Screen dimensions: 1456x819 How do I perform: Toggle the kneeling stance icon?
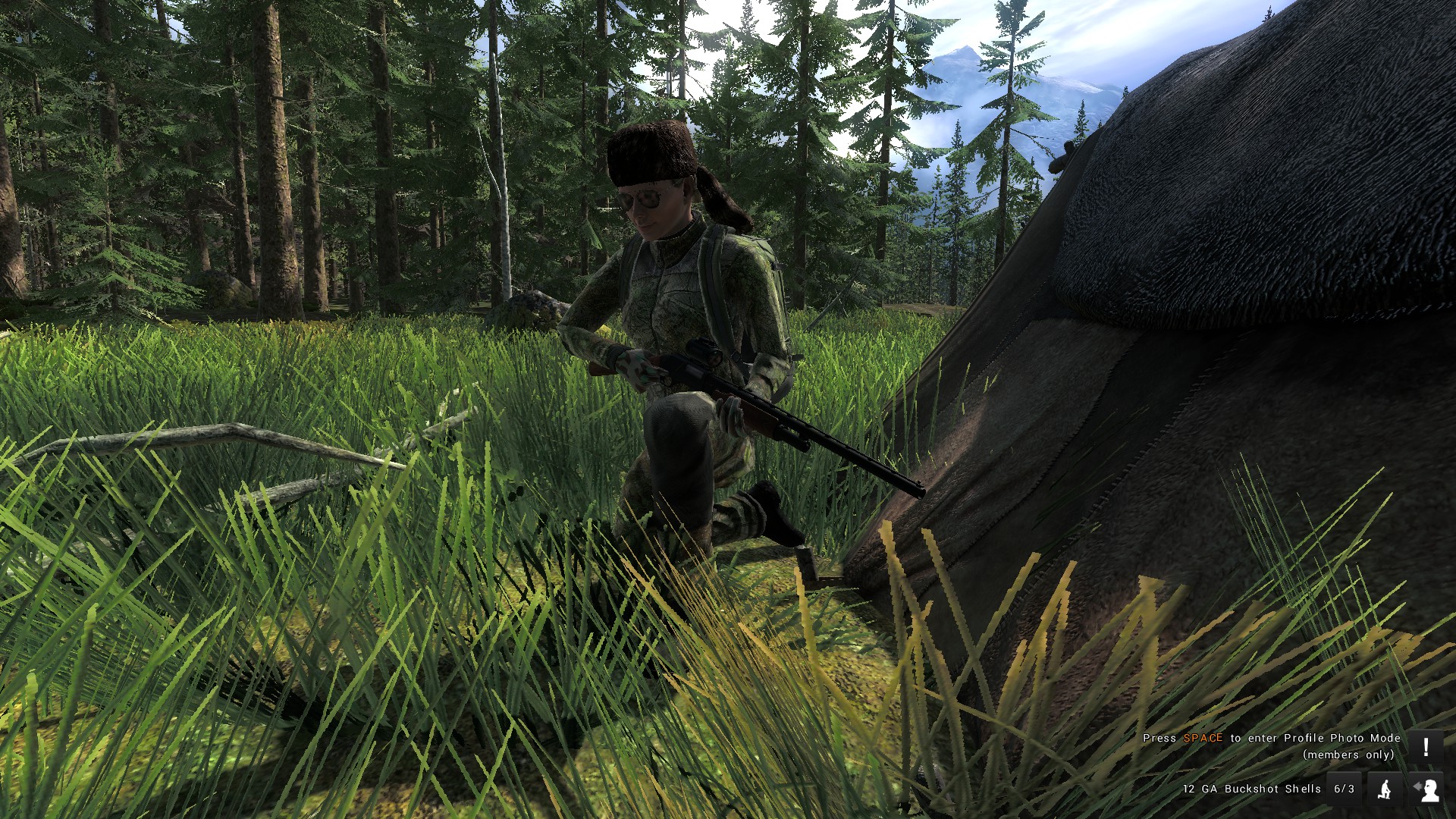[1385, 789]
